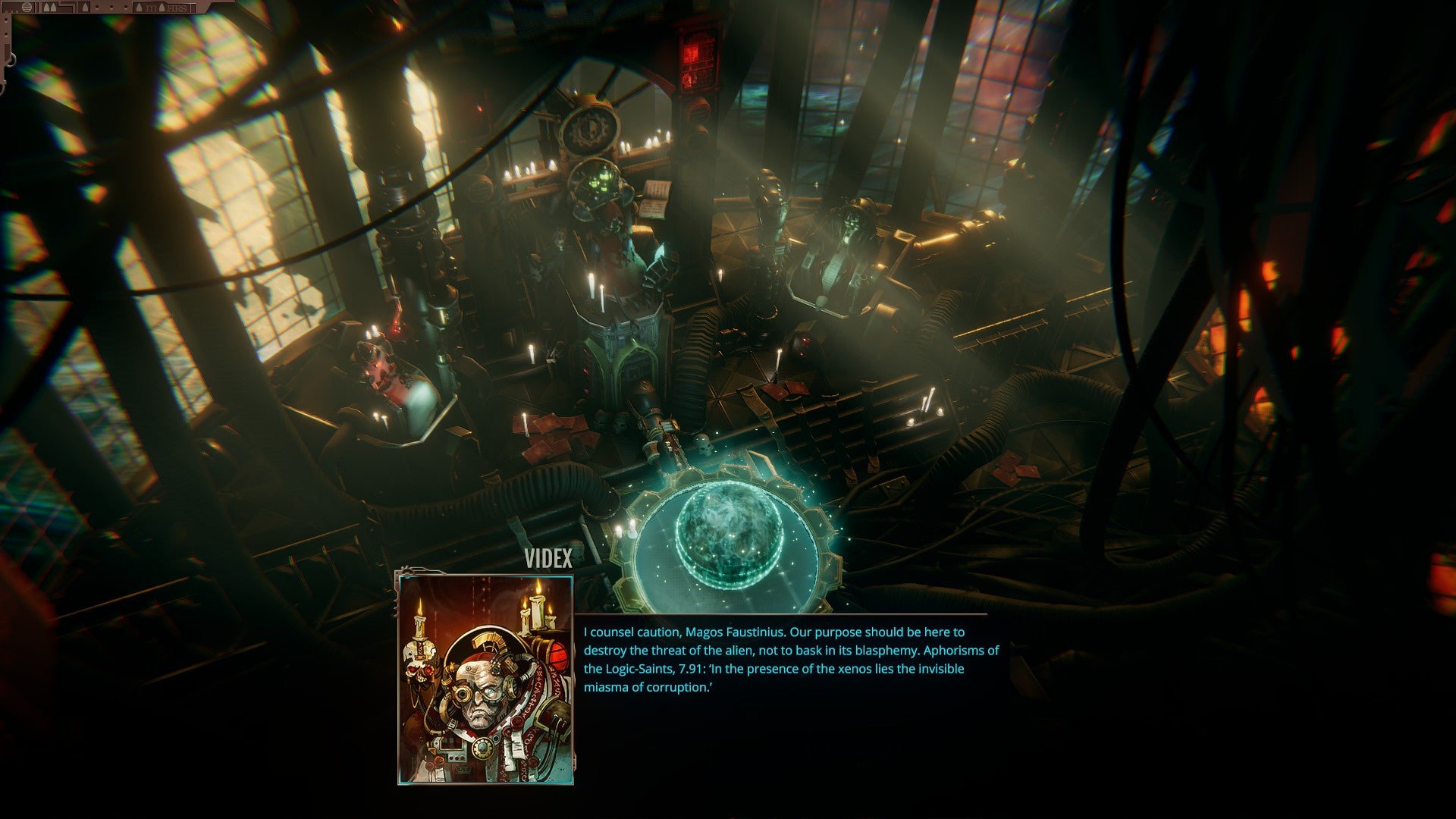Image resolution: width=1456 pixels, height=819 pixels.
Task: Click Videx's speaker portrait
Action: coord(485,679)
